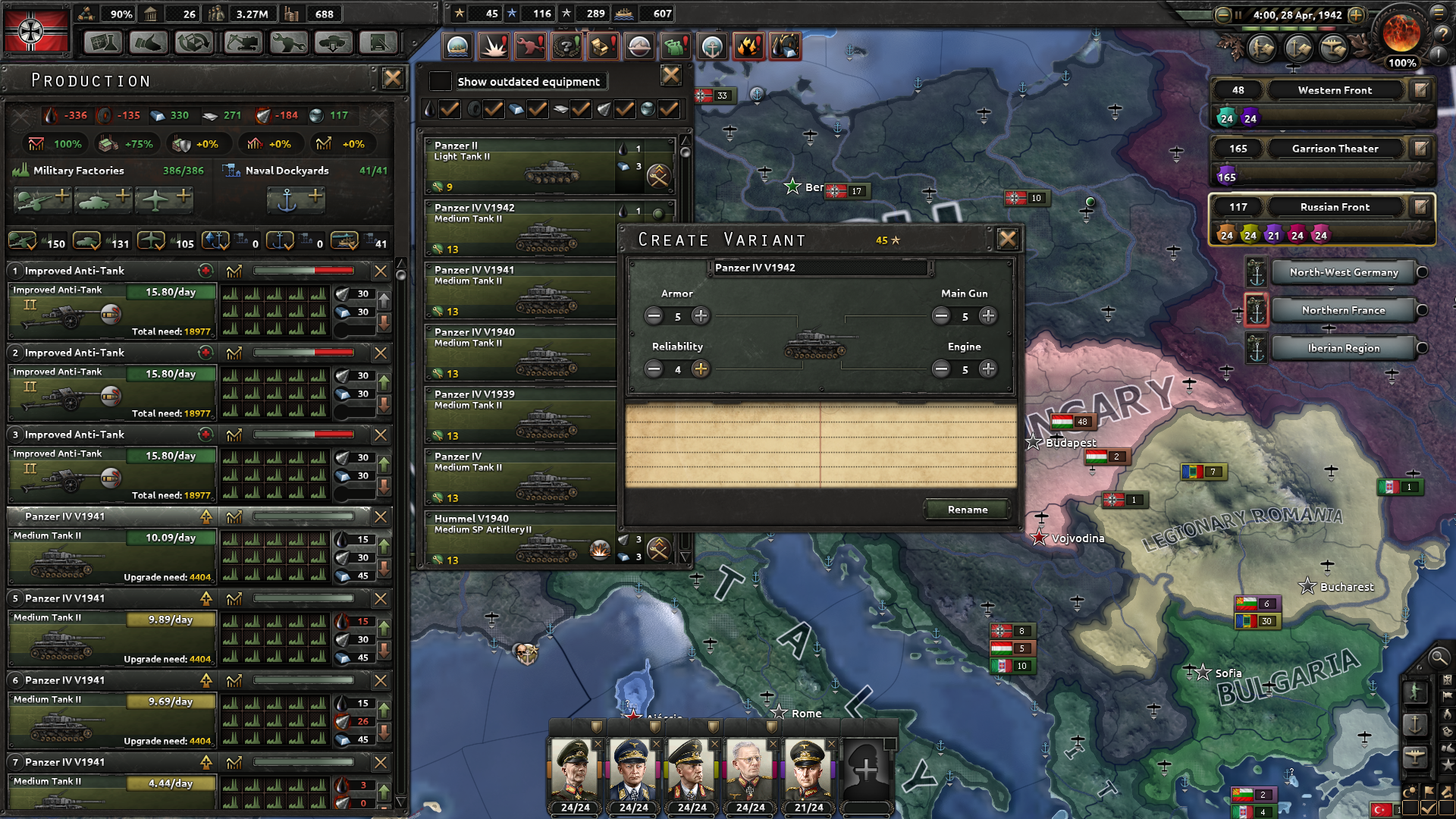Select the Trade tab with circular arrows icon
Screen dimensions: 1456x819
194,43
